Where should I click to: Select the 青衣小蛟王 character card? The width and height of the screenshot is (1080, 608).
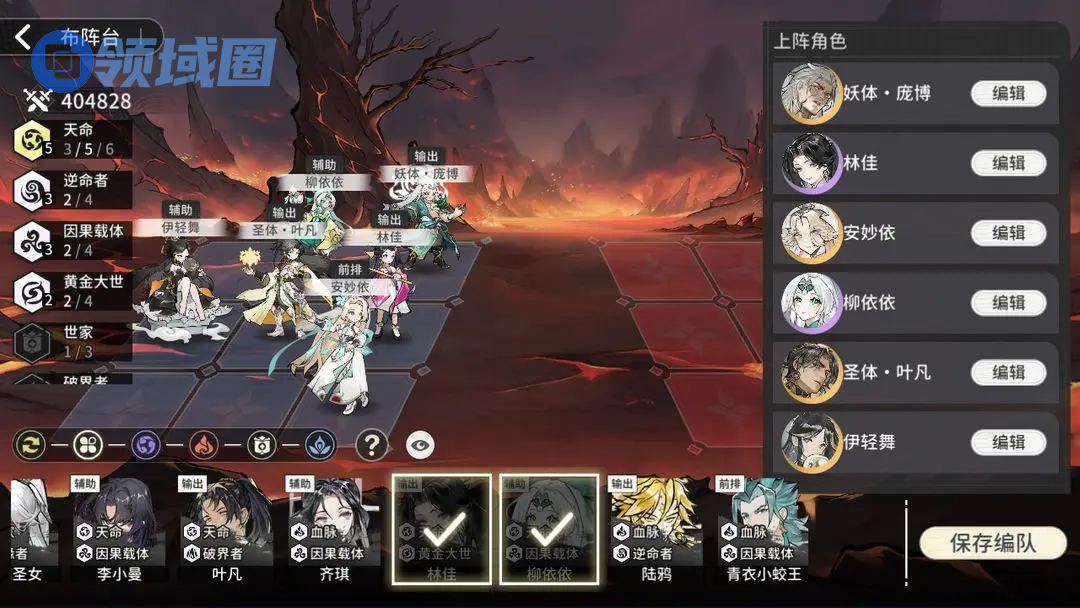(763, 530)
